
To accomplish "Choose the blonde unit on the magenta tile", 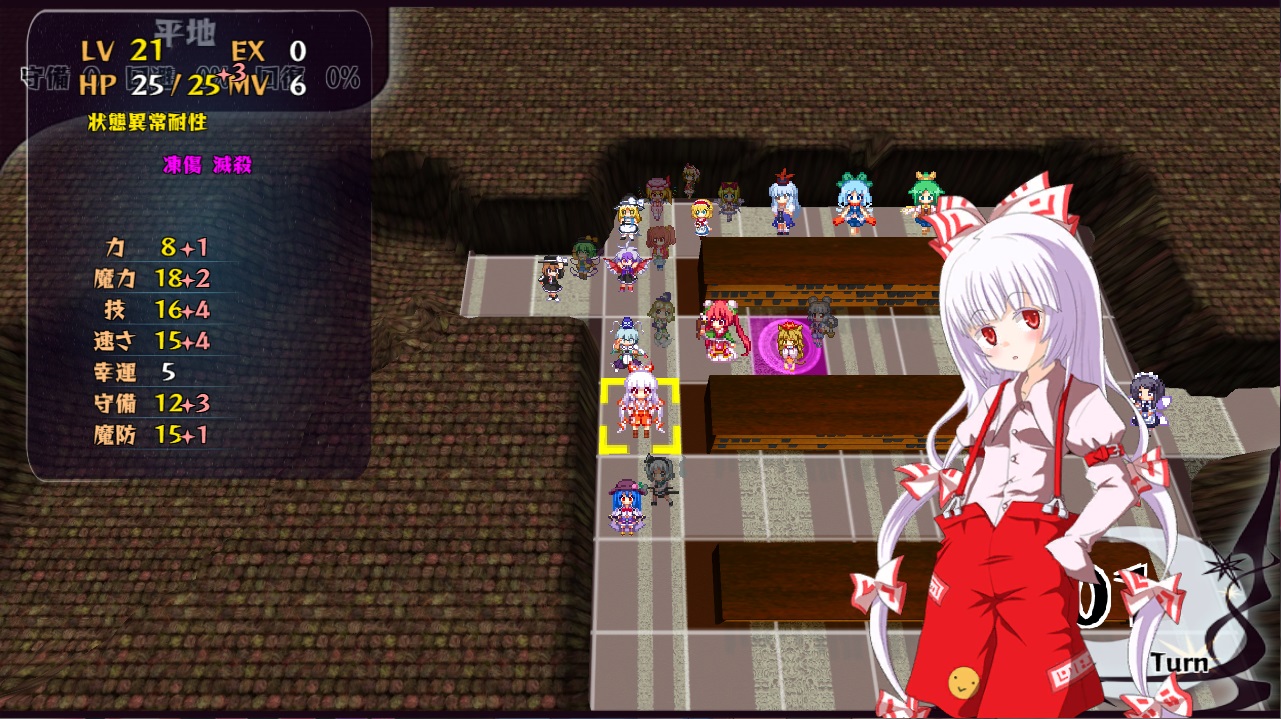I will tap(791, 346).
